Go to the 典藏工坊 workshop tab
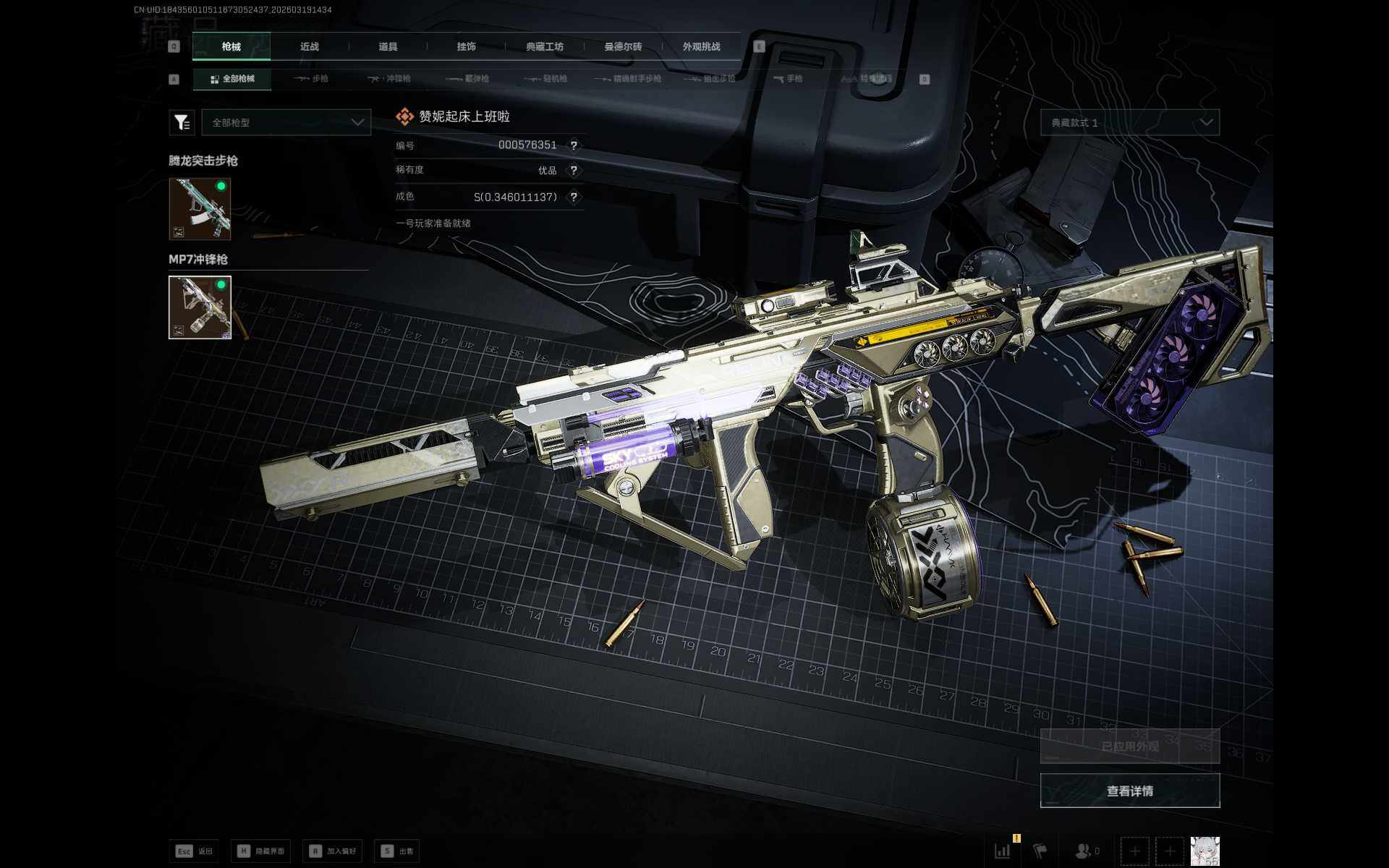This screenshot has height=868, width=1389. click(x=544, y=46)
